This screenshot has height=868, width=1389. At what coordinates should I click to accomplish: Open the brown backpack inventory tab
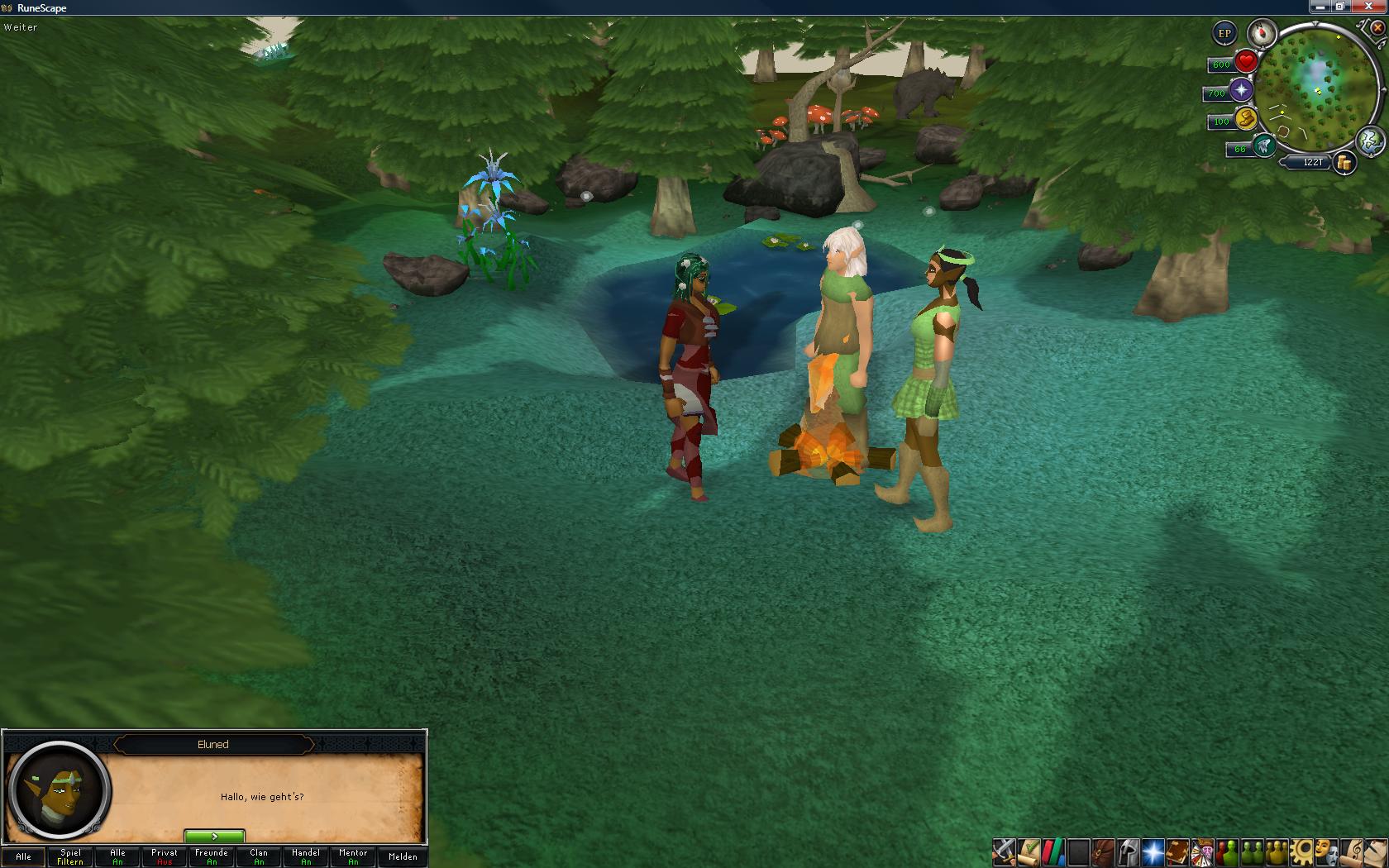[1103, 851]
